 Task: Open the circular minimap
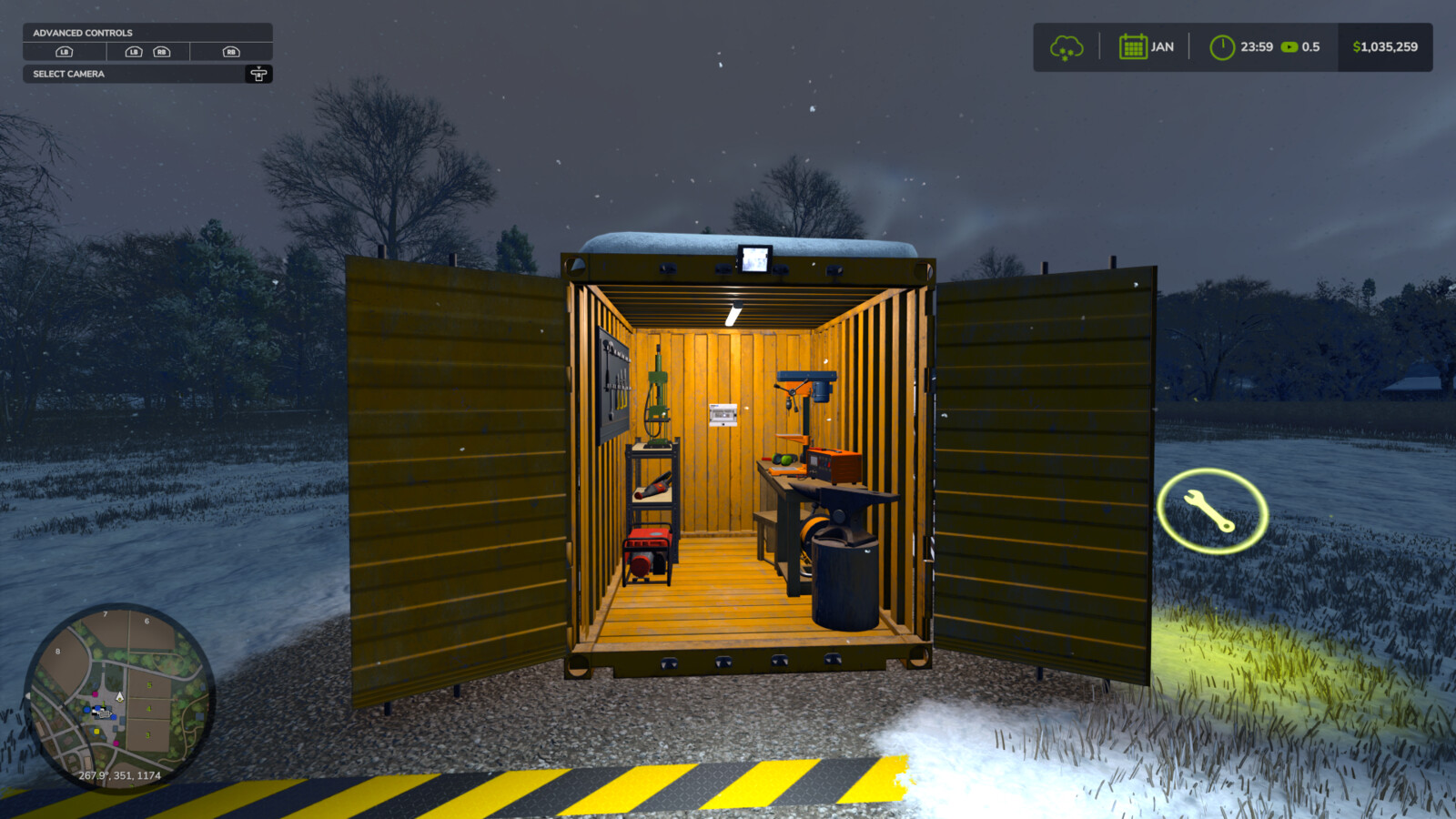[119, 696]
